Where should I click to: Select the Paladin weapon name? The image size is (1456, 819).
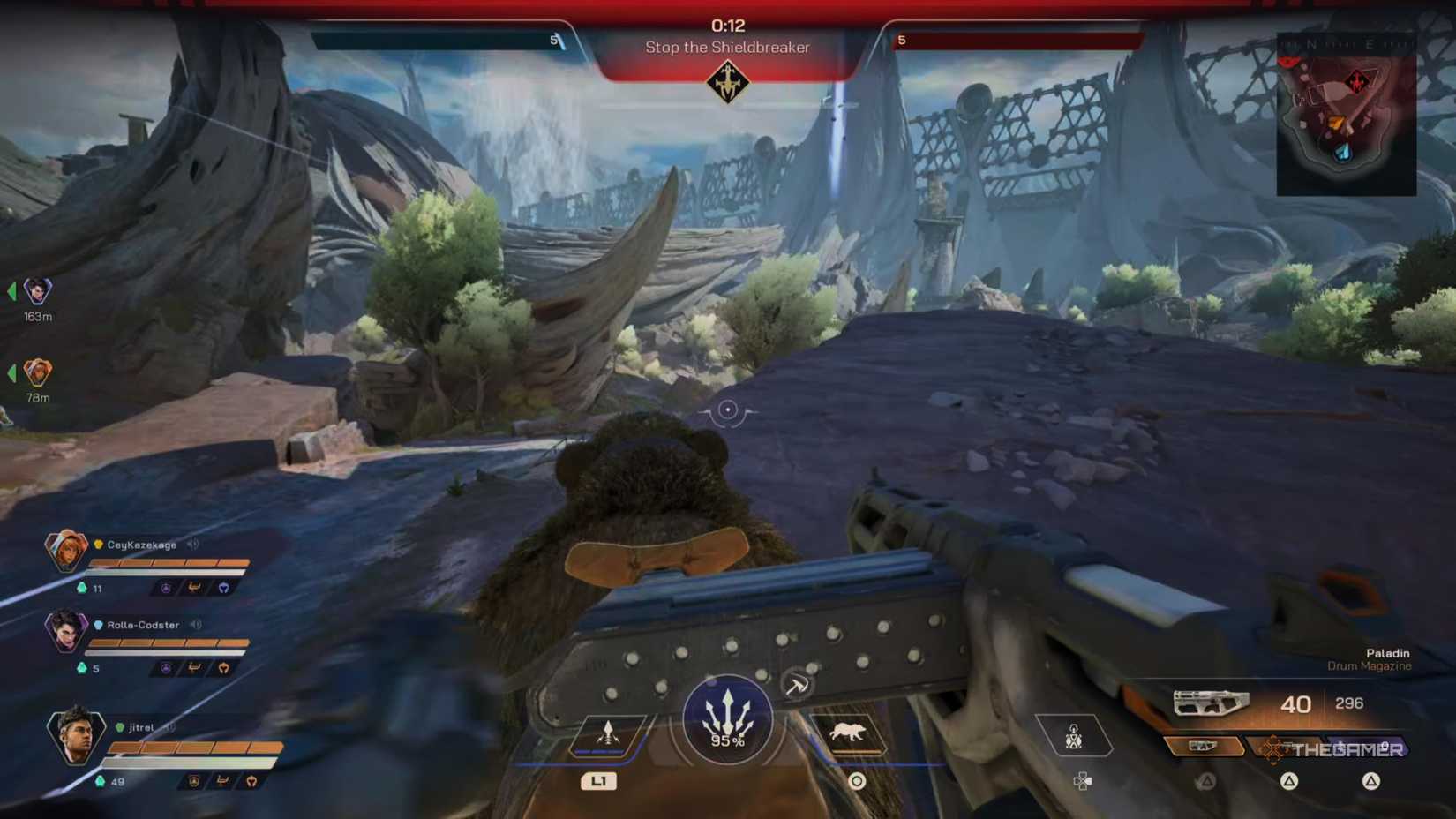[x=1387, y=653]
